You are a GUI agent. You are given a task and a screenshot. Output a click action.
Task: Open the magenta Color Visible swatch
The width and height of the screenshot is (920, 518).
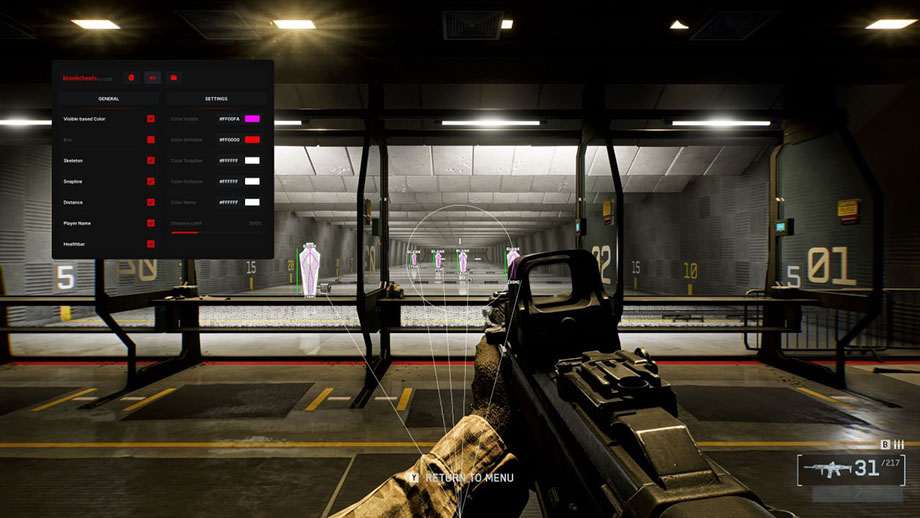pyautogui.click(x=252, y=119)
